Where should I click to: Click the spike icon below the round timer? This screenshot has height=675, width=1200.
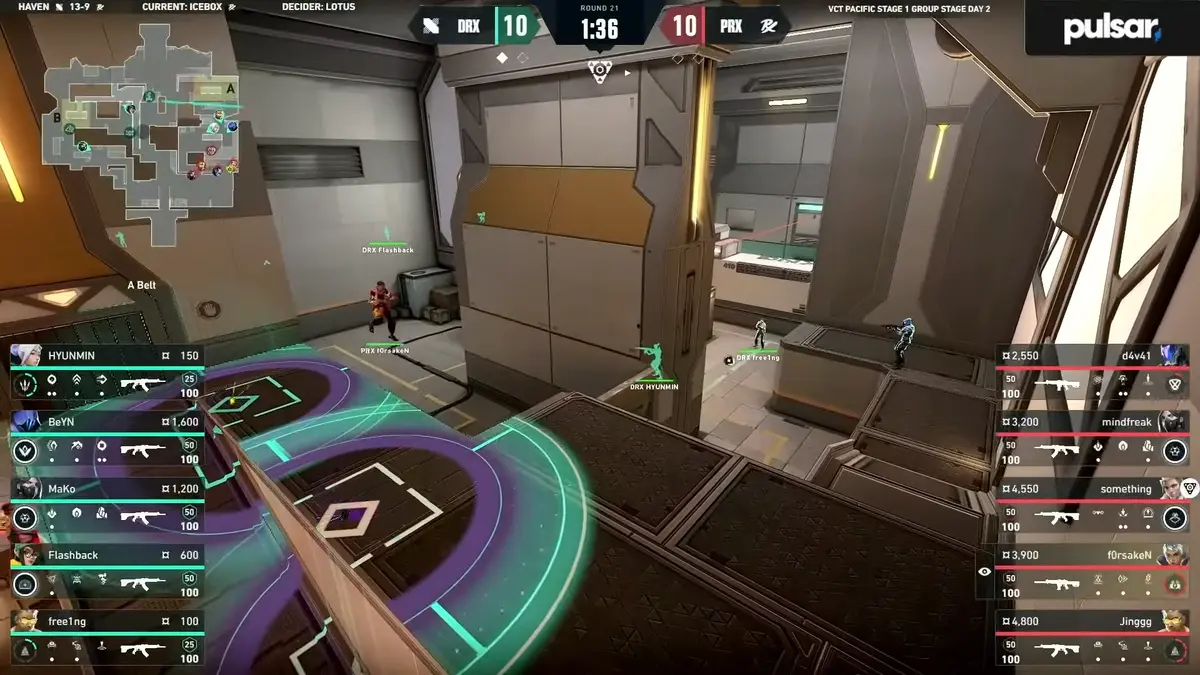click(599, 70)
